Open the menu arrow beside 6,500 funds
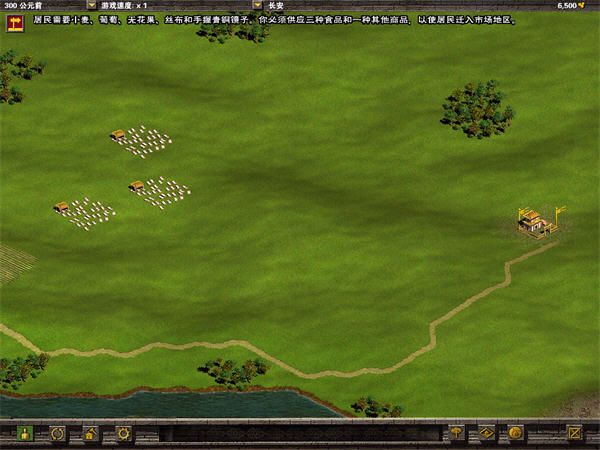 pyautogui.click(x=589, y=5)
